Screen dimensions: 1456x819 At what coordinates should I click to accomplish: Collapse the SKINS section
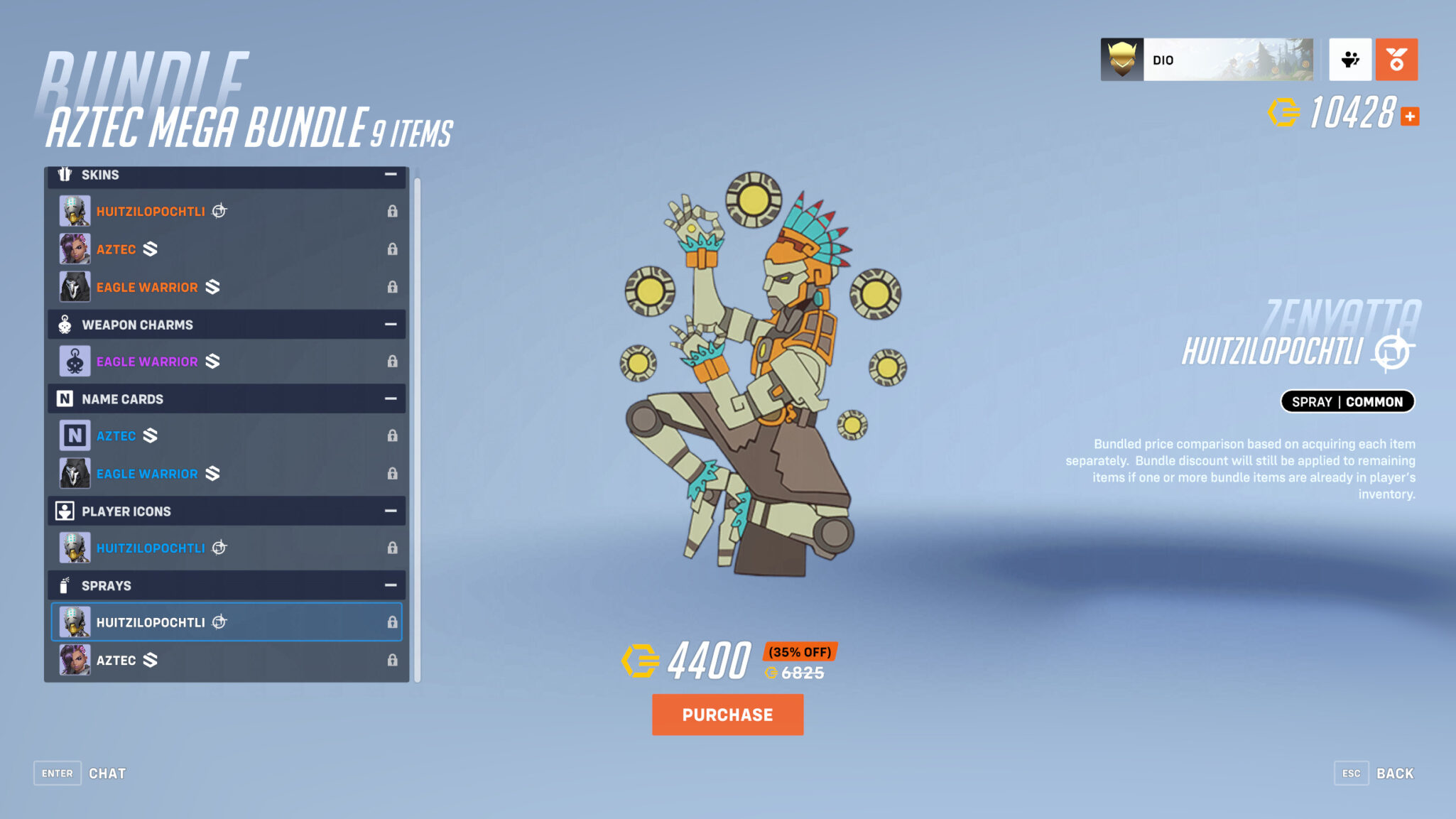point(390,174)
